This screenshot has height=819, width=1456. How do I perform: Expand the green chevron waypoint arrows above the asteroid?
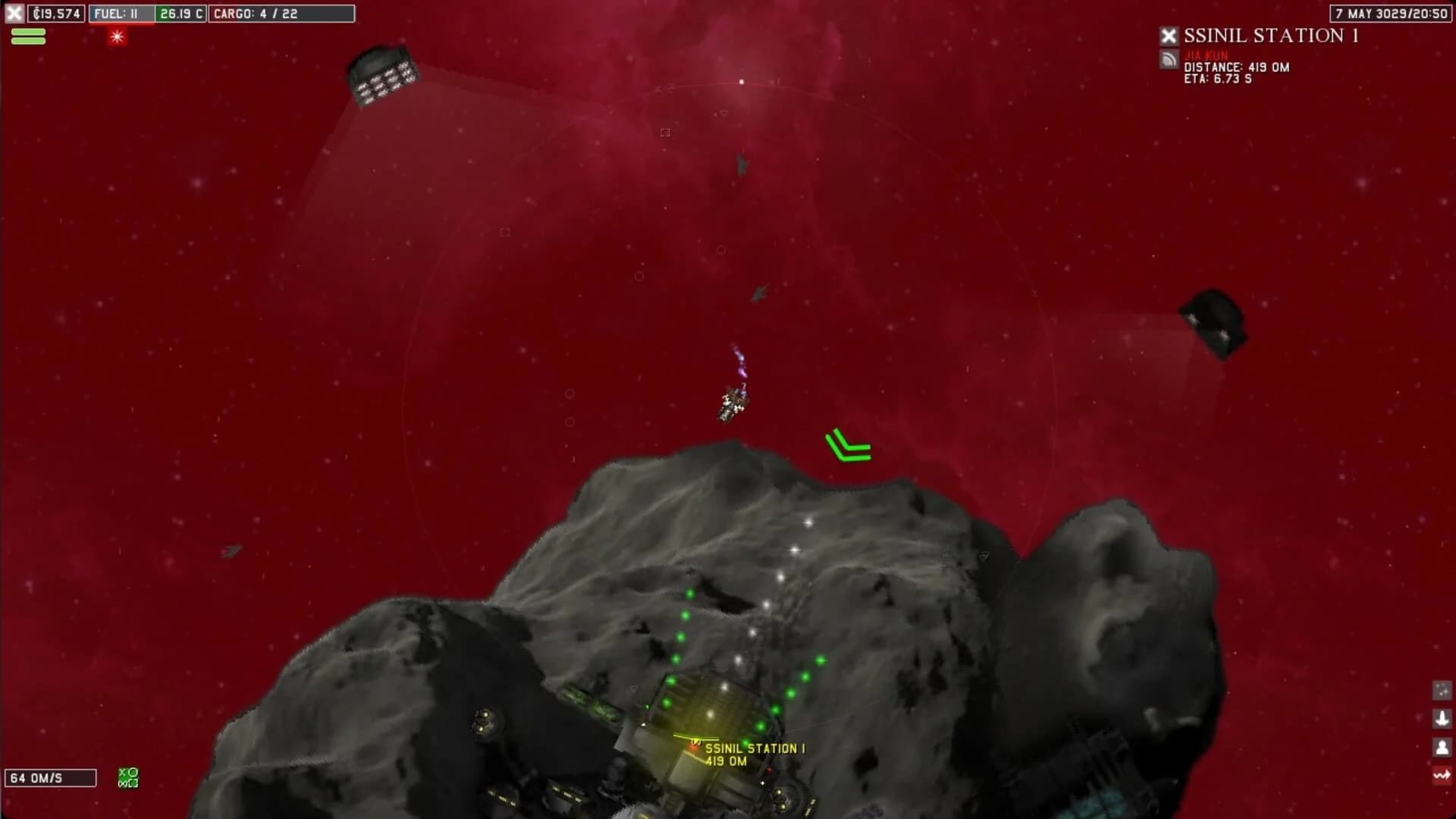(x=847, y=446)
